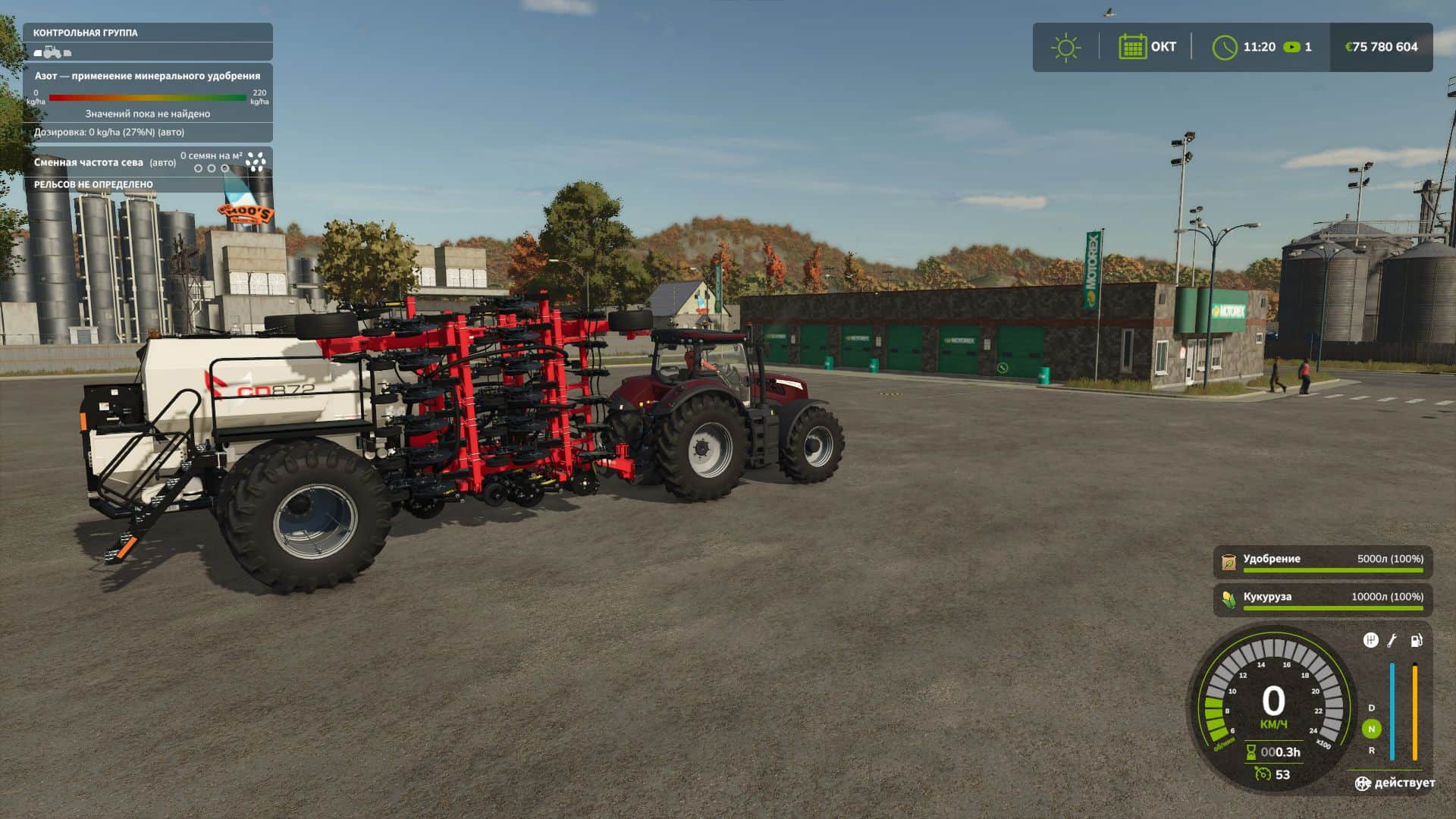Select the tractor icon in control group
This screenshot has width=1456, height=819.
click(51, 52)
